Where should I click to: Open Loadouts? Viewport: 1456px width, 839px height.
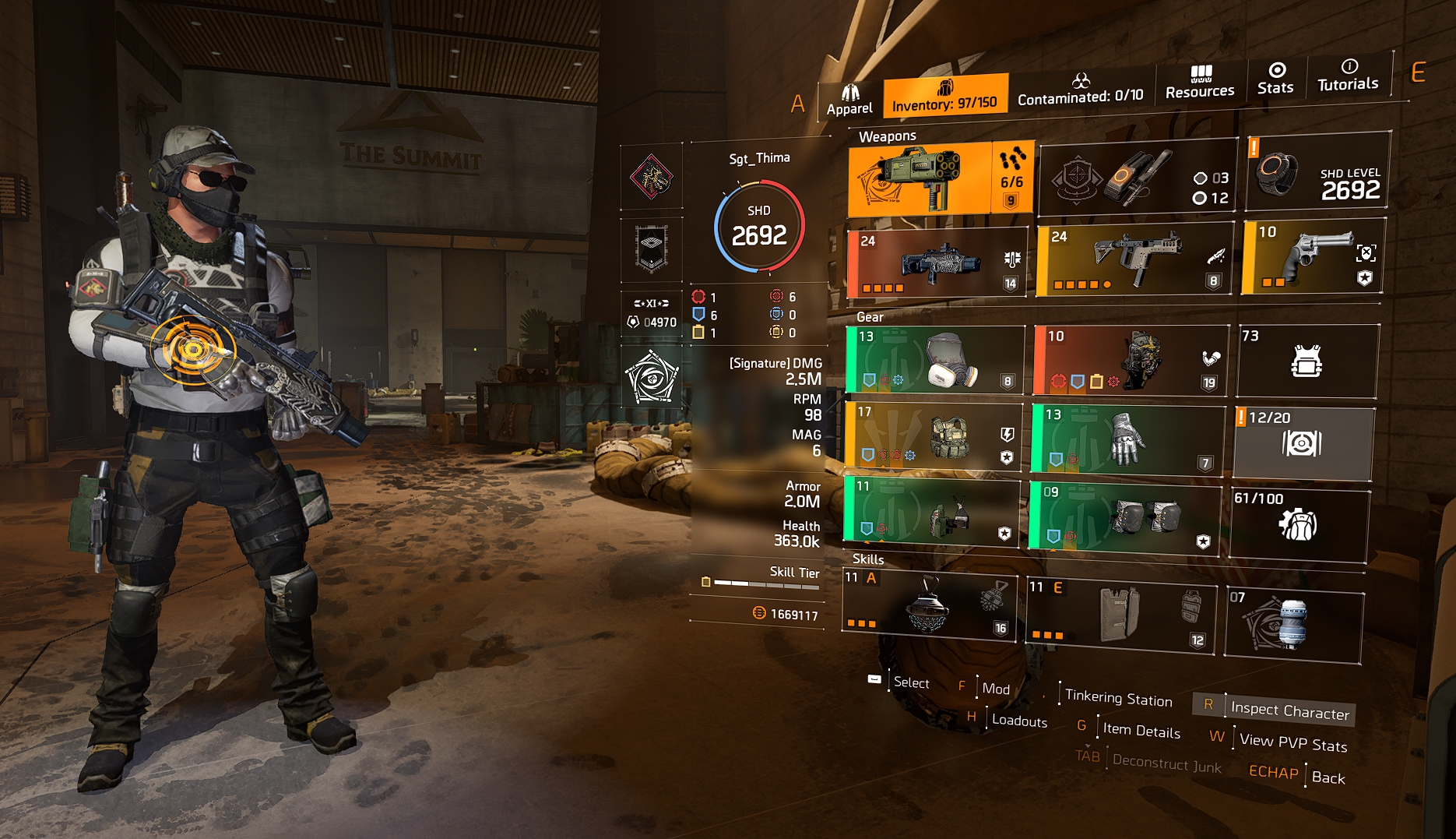pos(1018,721)
